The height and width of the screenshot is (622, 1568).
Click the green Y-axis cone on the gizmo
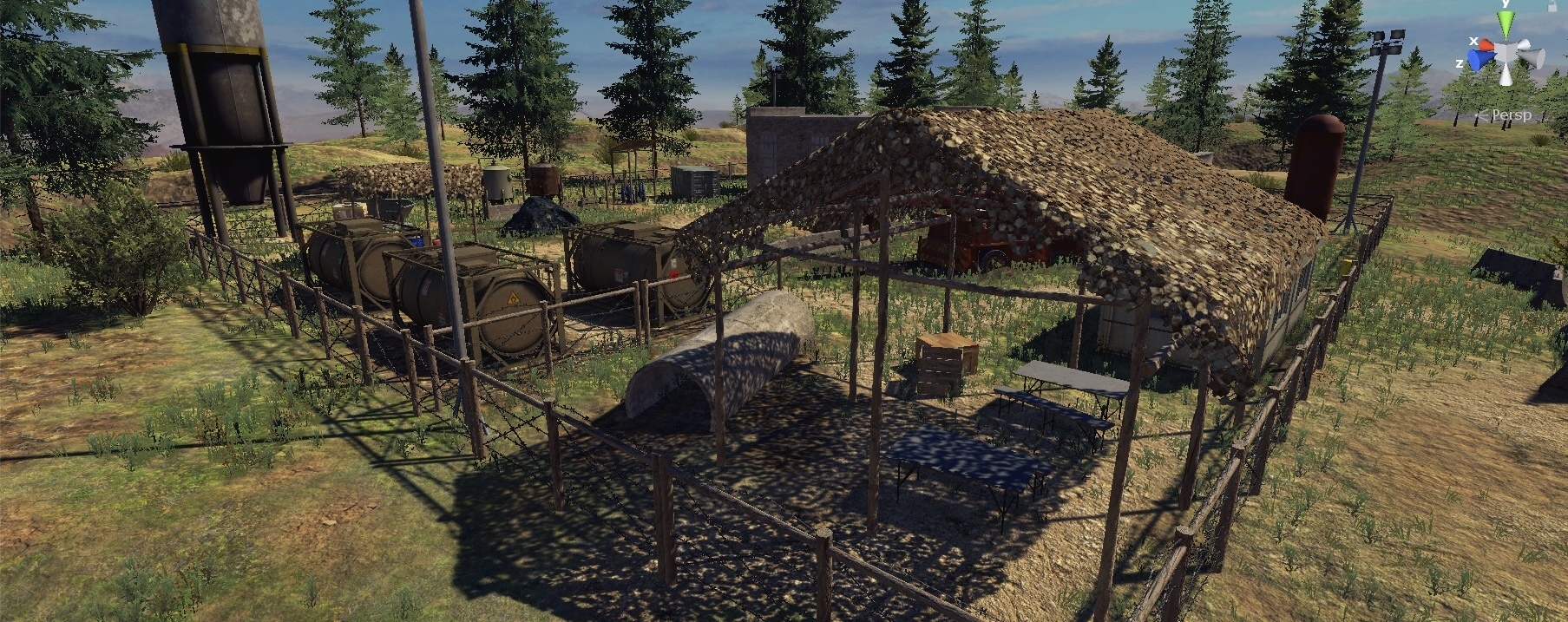[x=1506, y=23]
